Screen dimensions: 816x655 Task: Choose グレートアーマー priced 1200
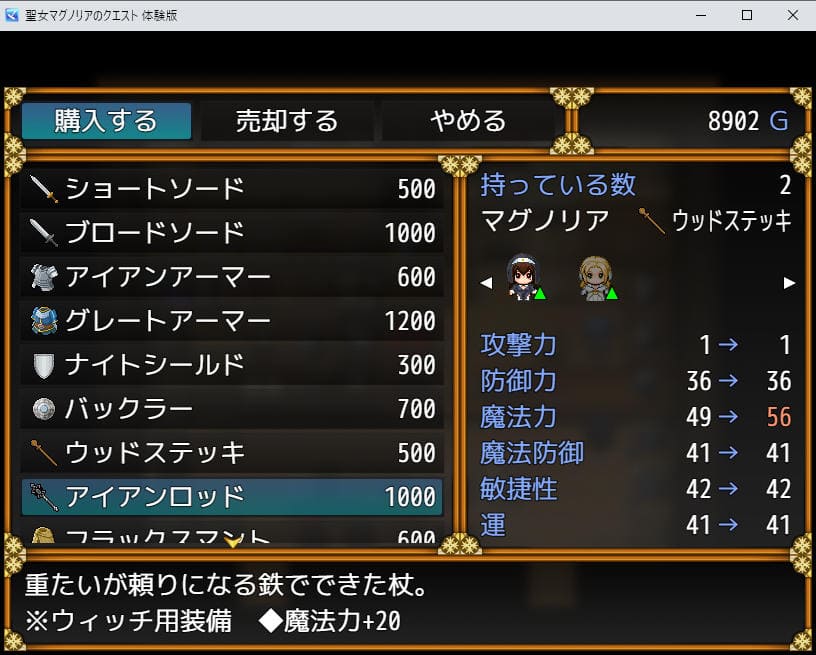point(232,320)
